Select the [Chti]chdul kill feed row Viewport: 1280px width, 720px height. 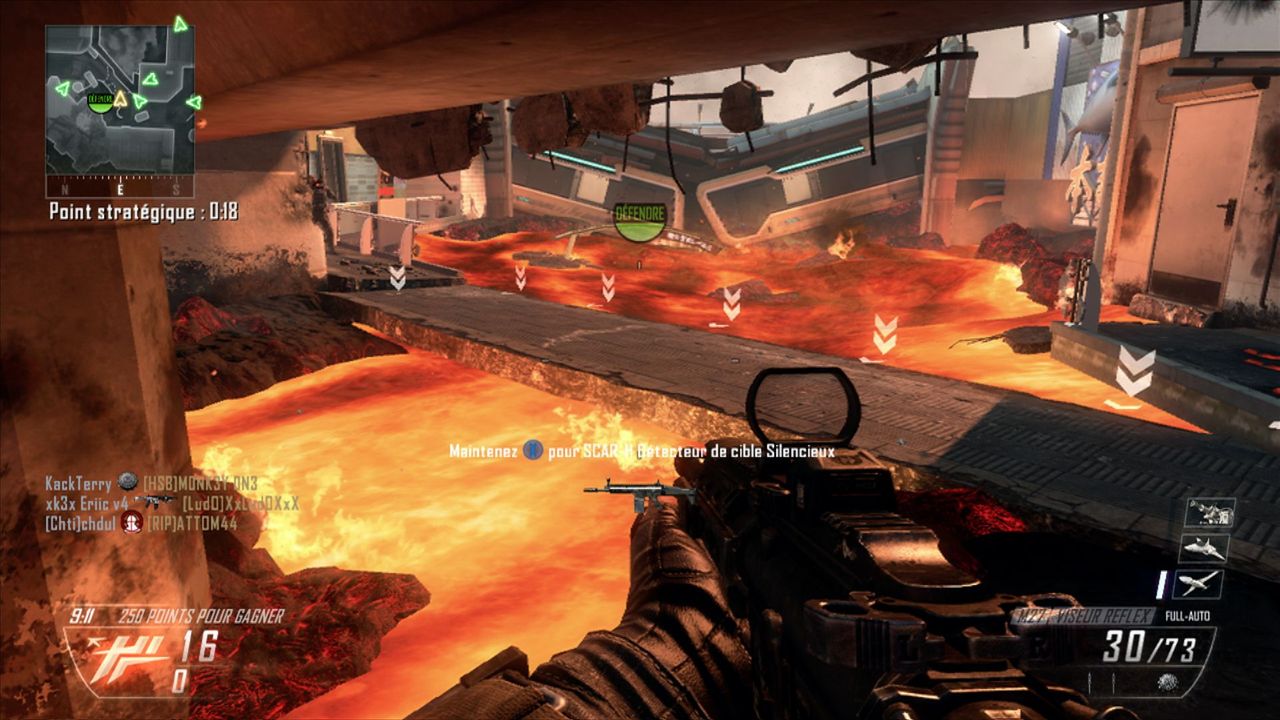click(141, 522)
